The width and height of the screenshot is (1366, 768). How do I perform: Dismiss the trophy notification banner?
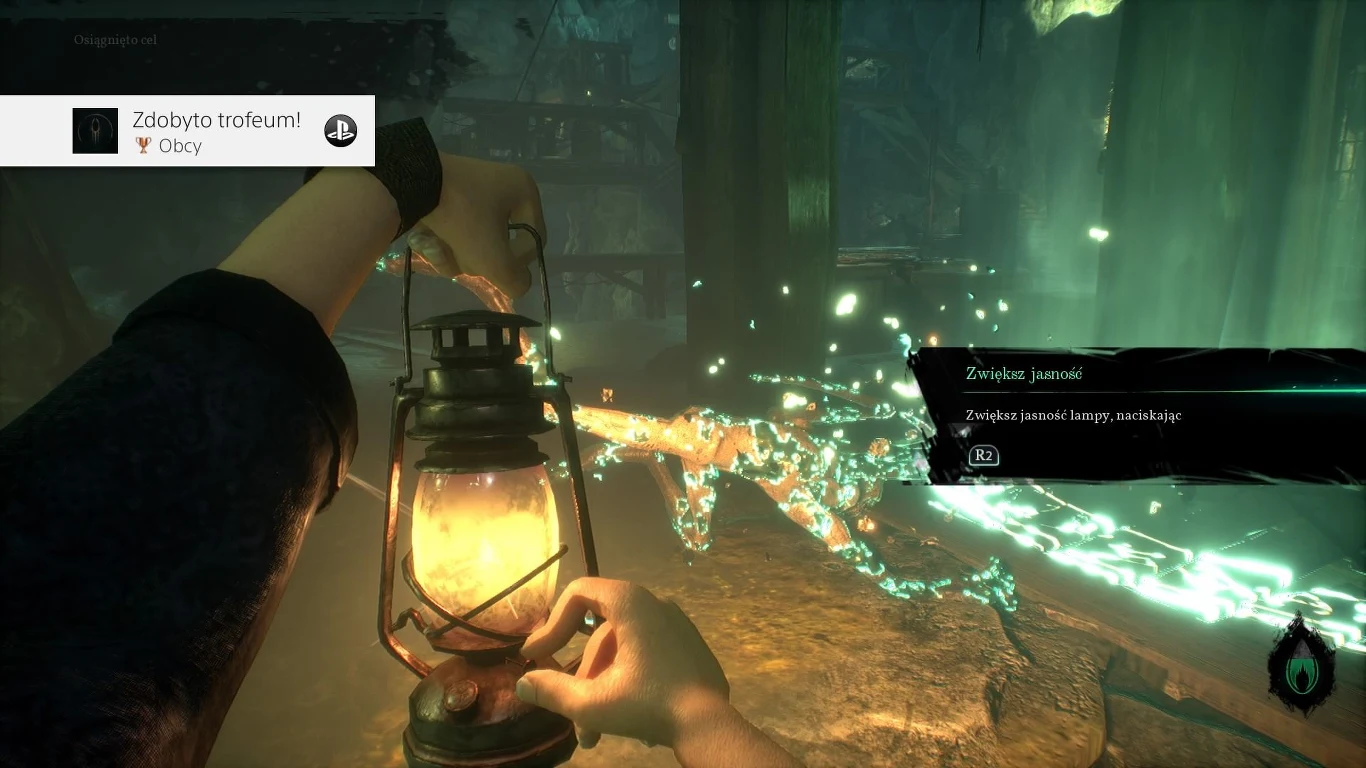188,130
